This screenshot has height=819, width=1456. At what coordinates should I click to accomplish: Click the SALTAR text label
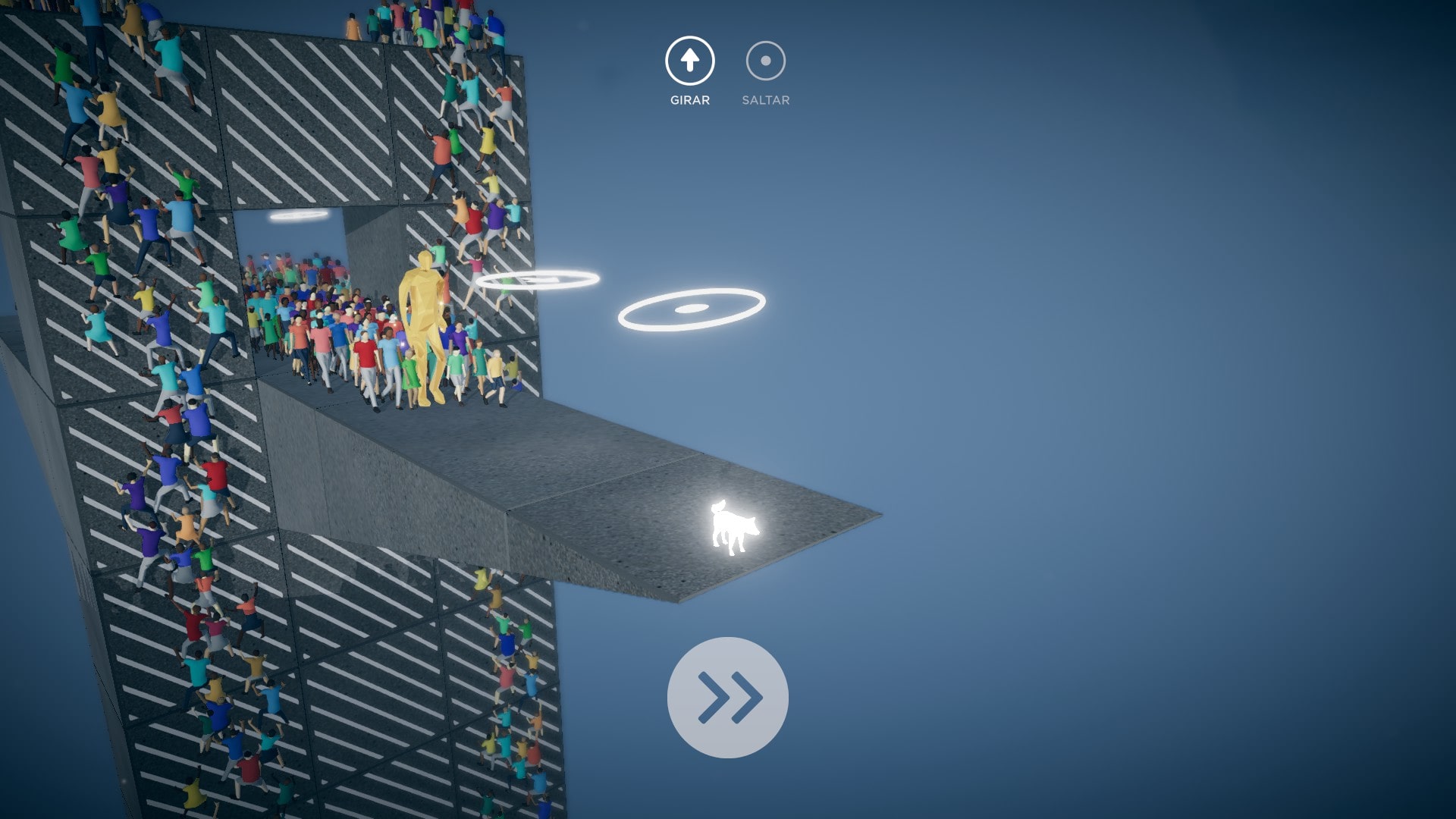[x=764, y=99]
